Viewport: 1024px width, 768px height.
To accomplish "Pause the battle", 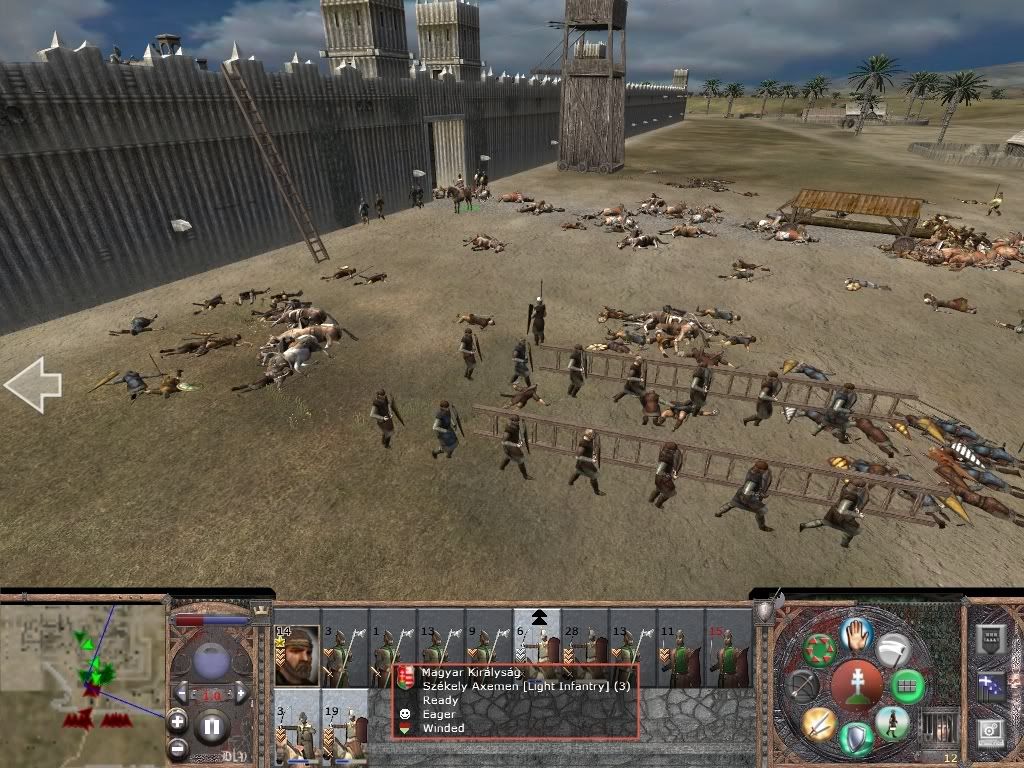I will 212,727.
